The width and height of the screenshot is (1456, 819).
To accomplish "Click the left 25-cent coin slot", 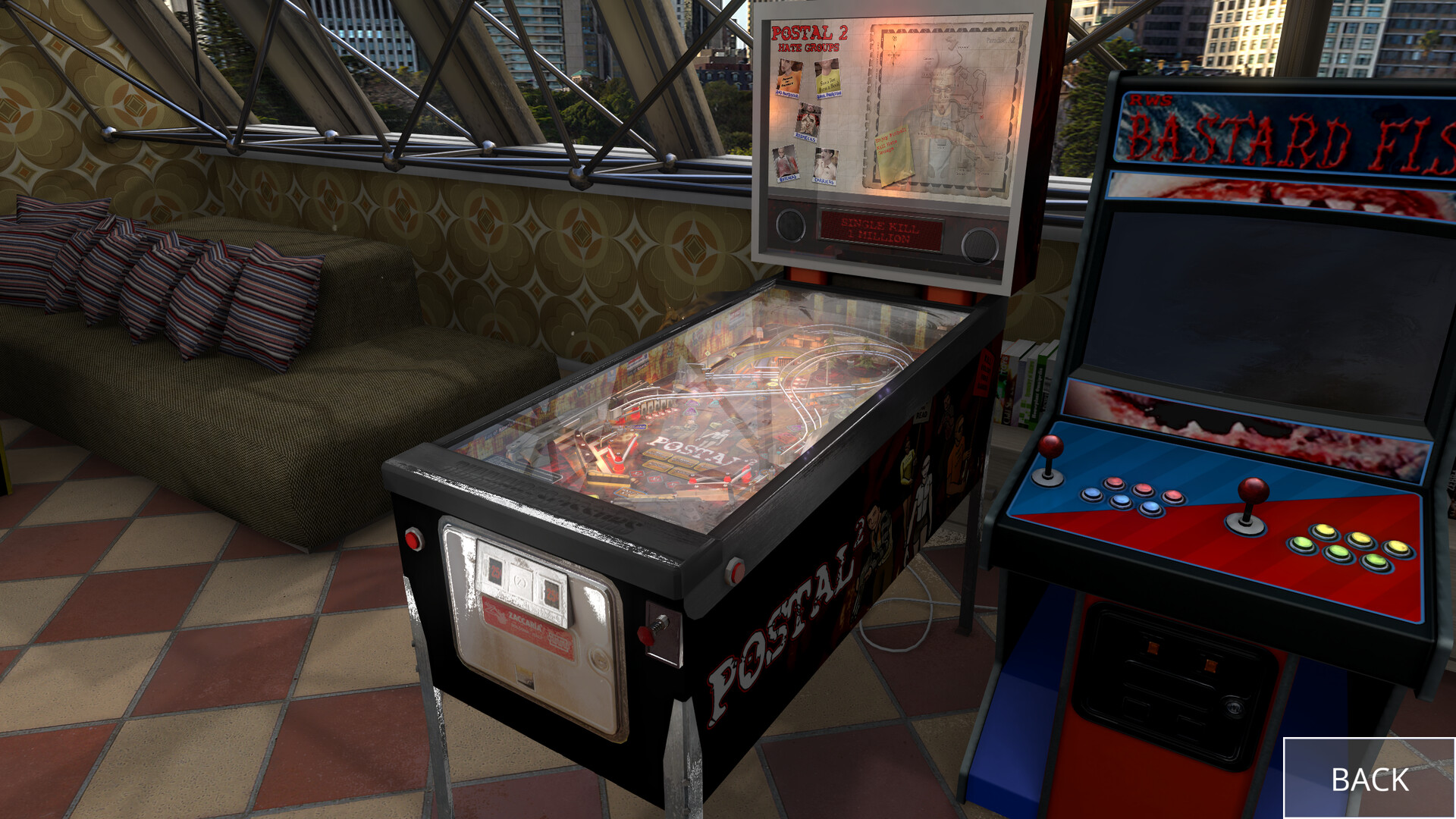I will (x=494, y=570).
